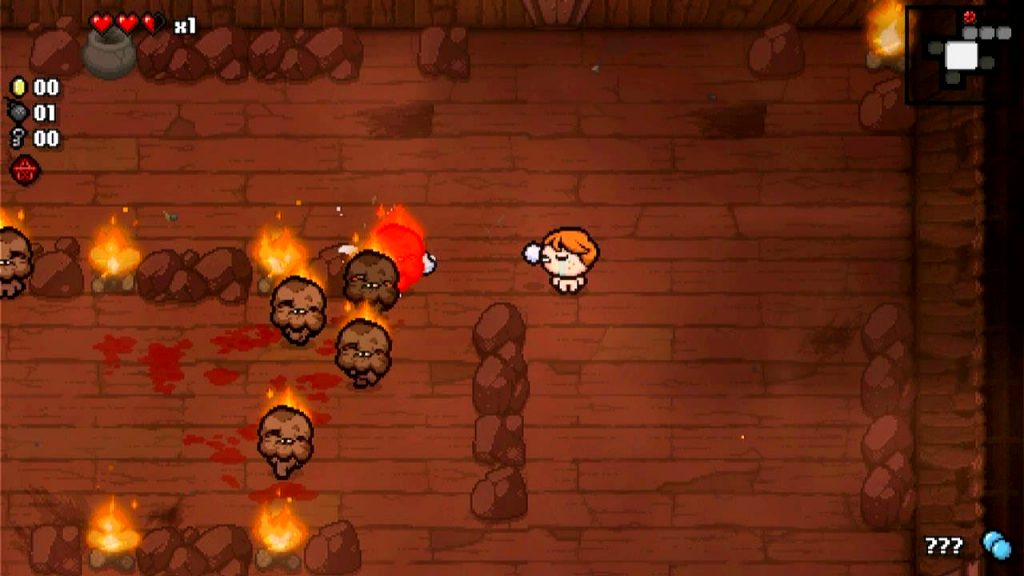
Task: Select the red boss room marker on minimap
Action: pos(968,17)
